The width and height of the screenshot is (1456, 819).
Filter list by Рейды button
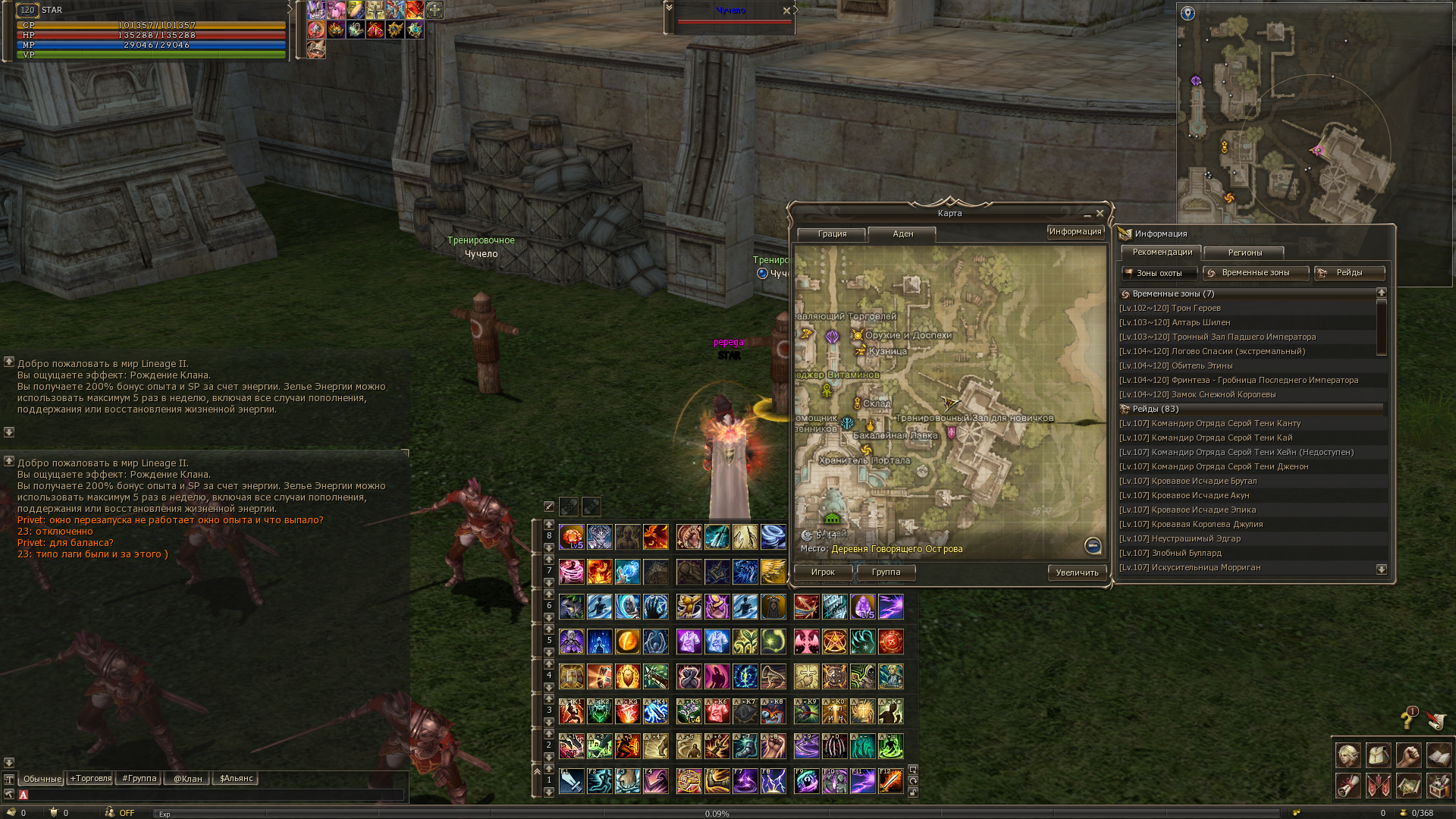[1349, 273]
